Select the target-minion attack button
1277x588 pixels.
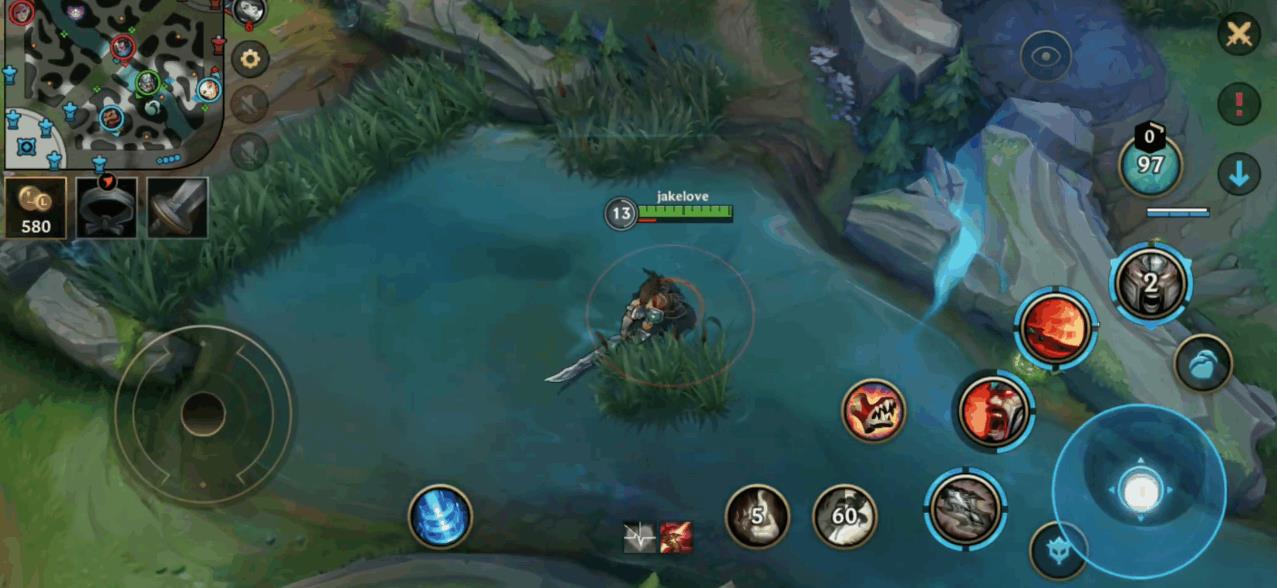pyautogui.click(x=1059, y=550)
